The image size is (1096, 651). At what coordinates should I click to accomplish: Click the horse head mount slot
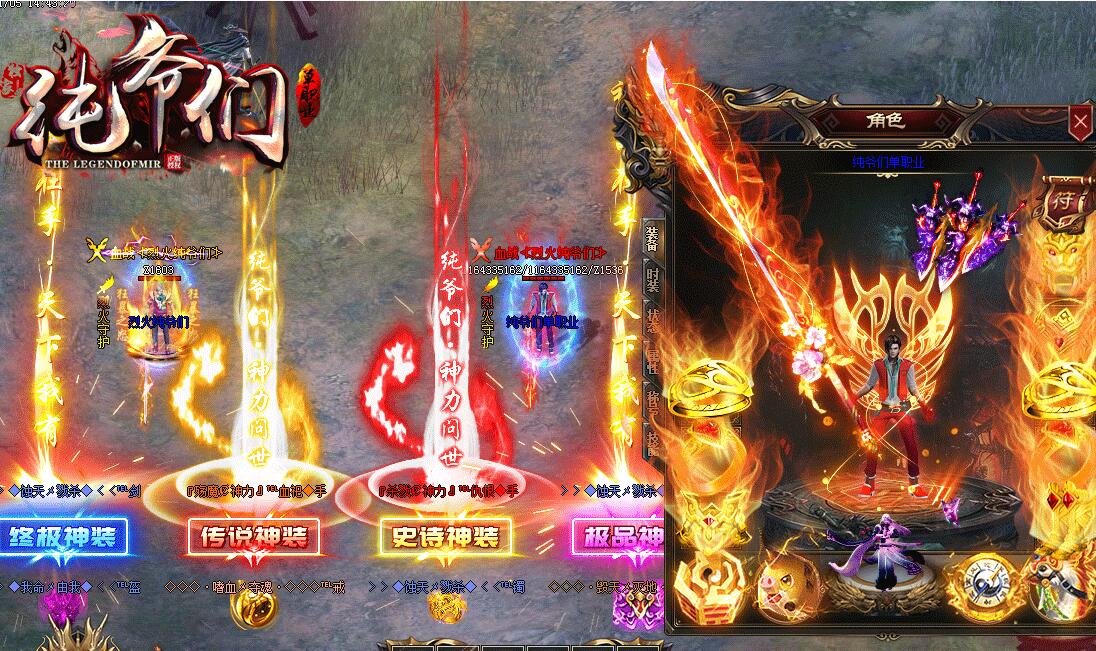(x=1066, y=586)
